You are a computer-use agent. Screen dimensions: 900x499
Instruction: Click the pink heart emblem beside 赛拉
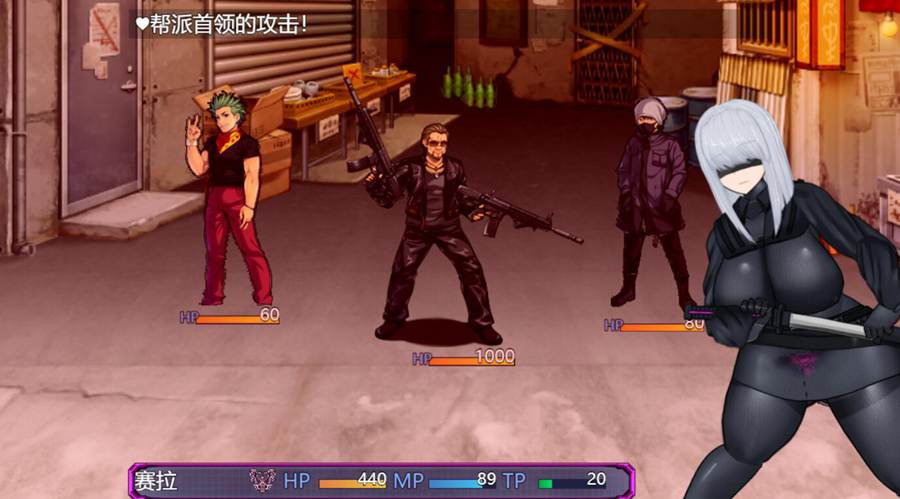tap(262, 481)
